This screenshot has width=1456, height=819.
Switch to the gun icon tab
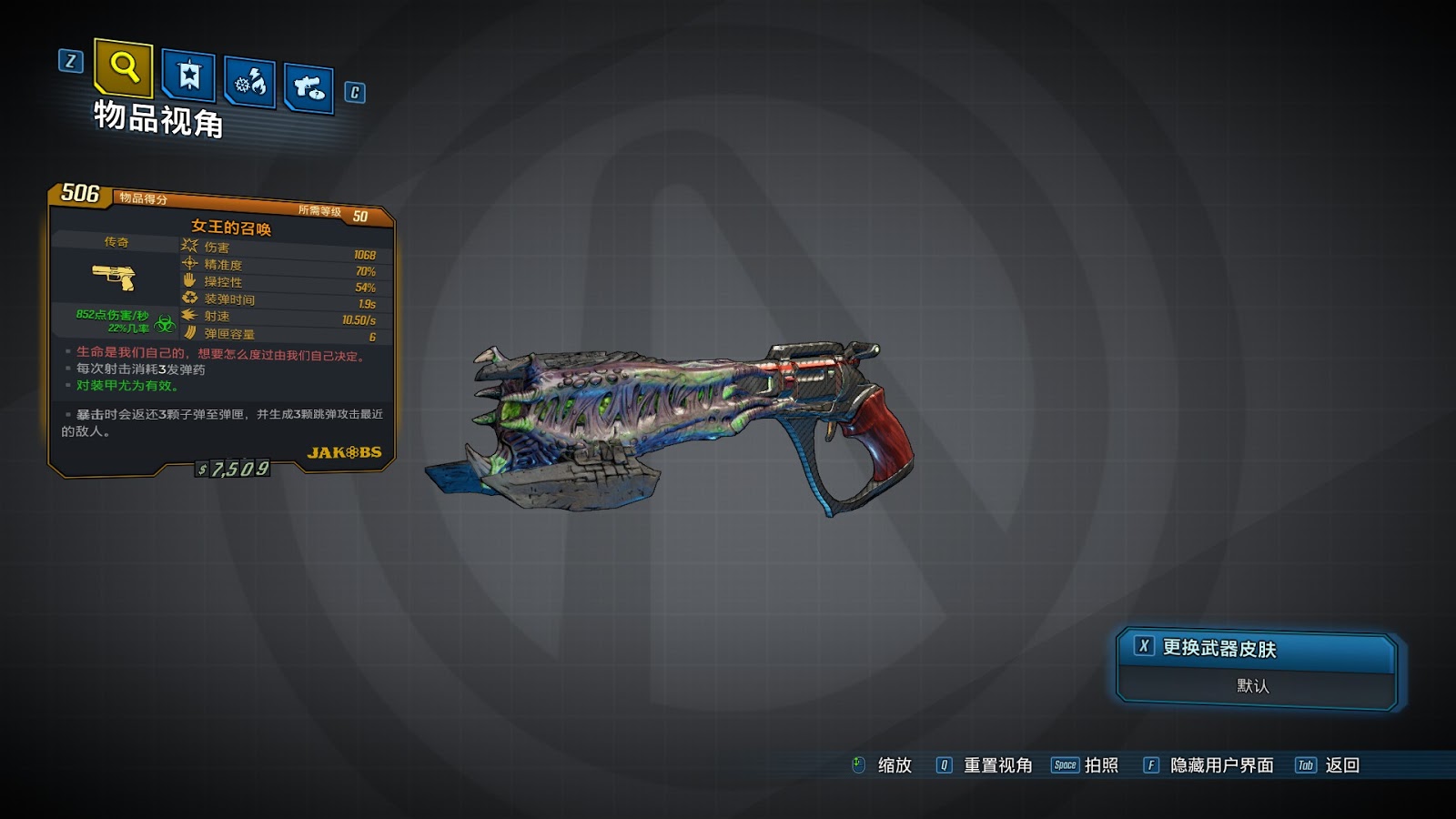click(308, 88)
